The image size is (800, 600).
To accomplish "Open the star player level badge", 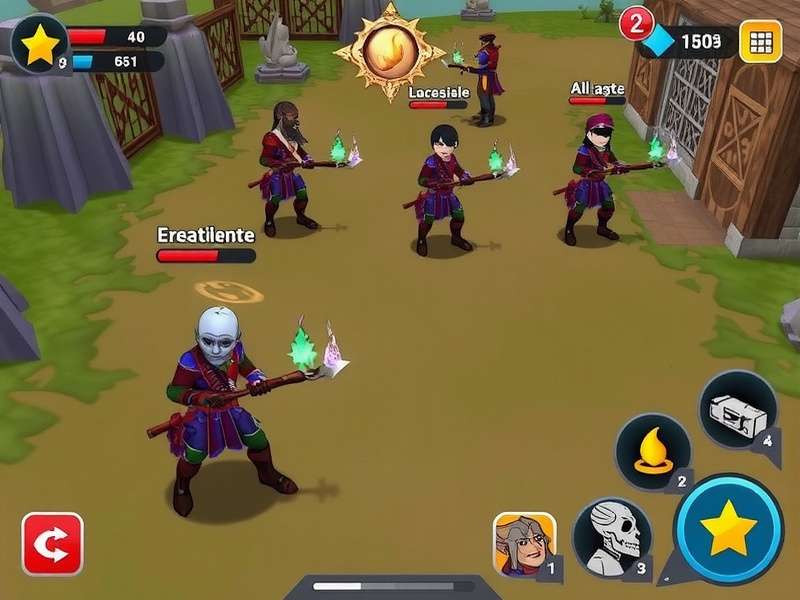I will pos(40,45).
